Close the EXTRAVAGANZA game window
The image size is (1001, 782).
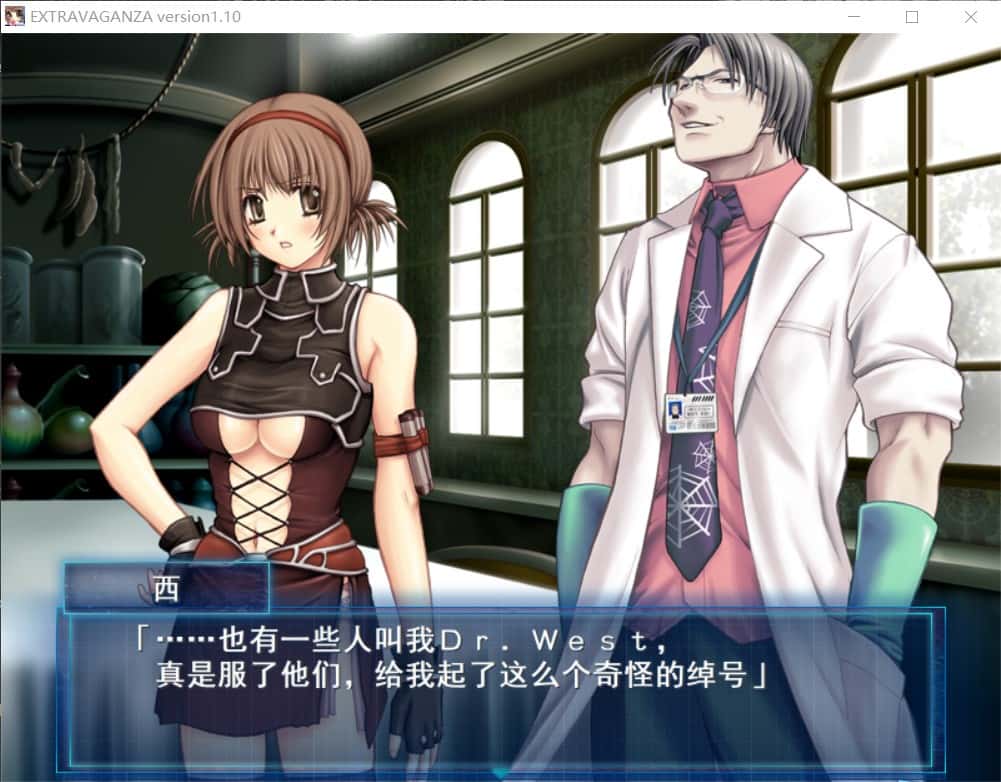[x=970, y=17]
